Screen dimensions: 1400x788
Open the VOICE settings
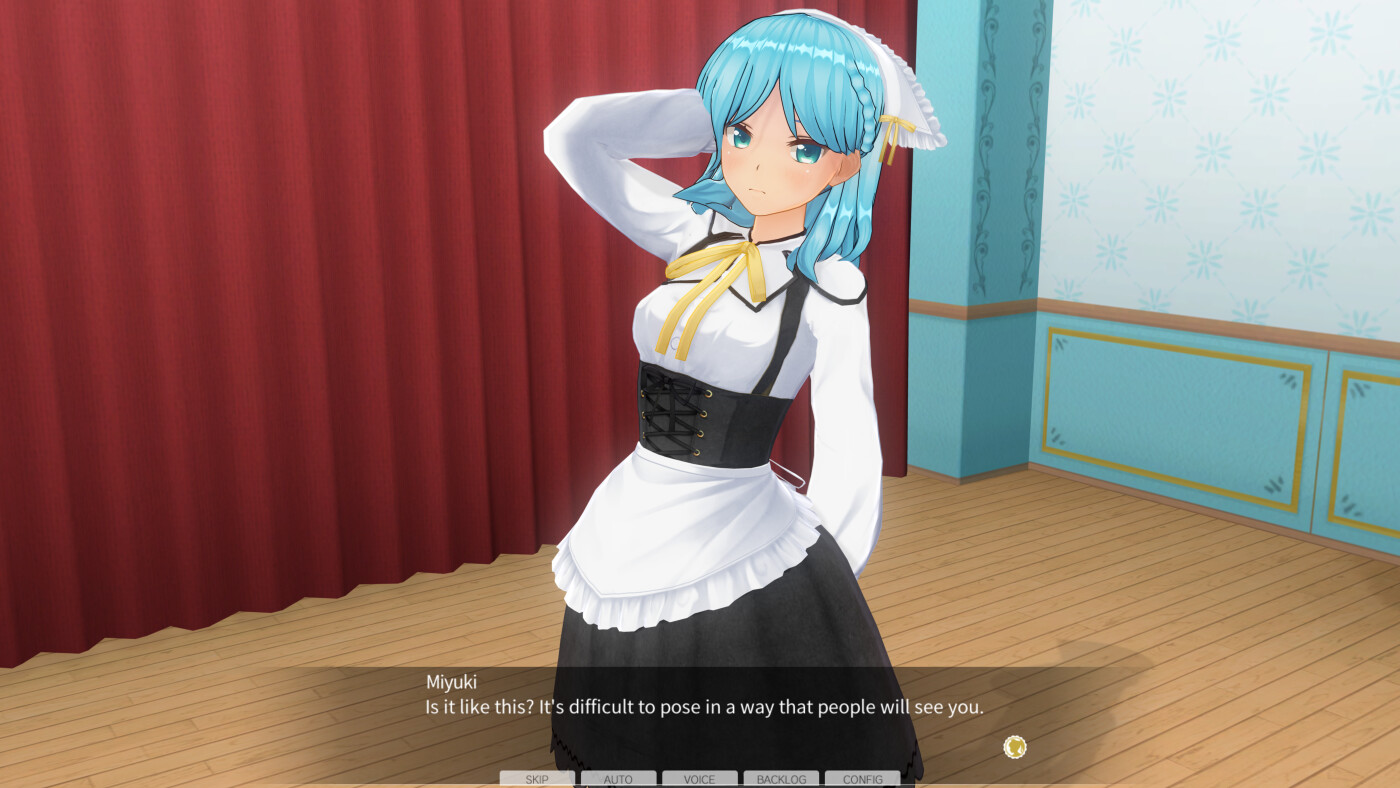pyautogui.click(x=699, y=778)
